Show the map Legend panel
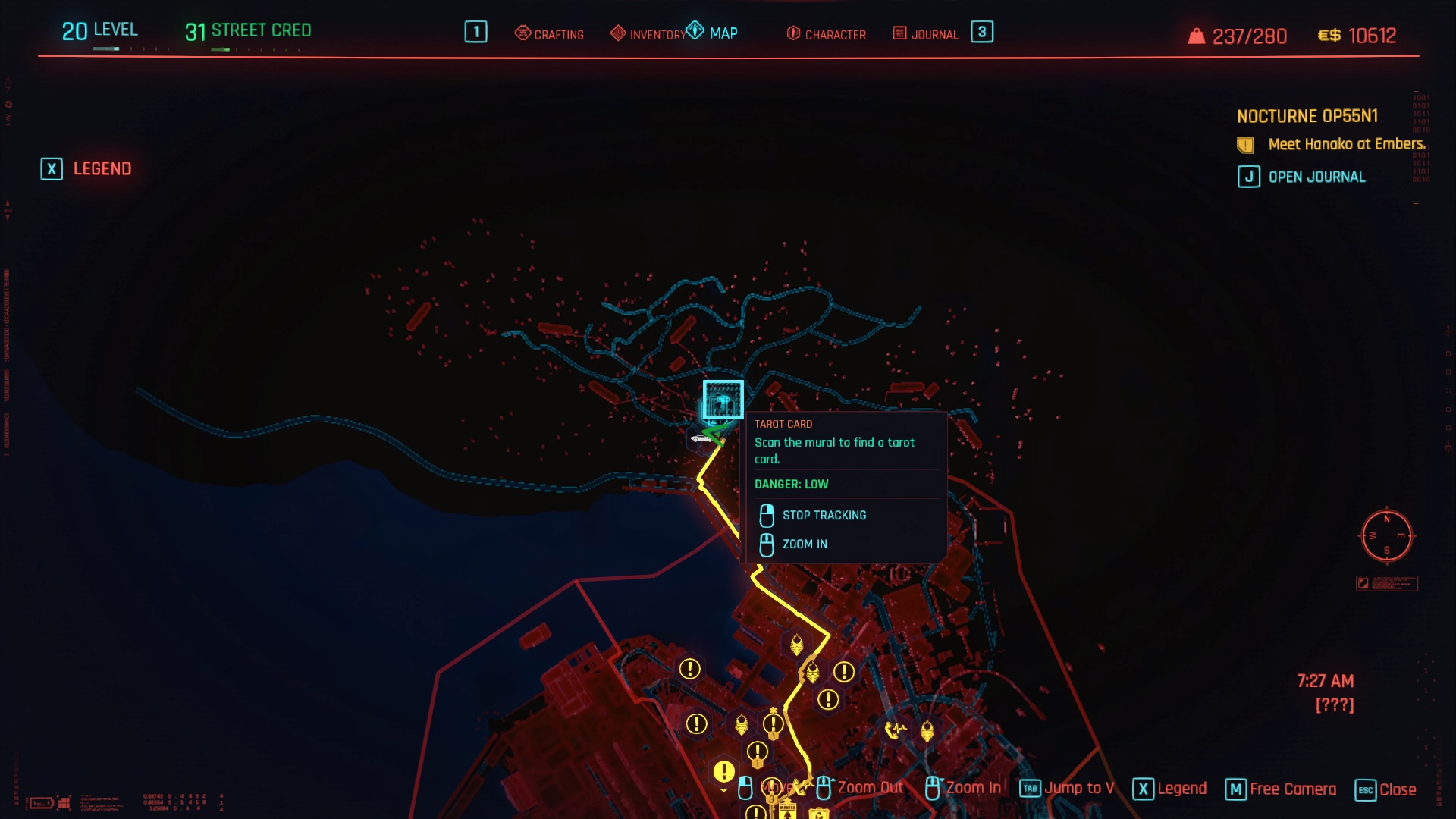 point(86,168)
